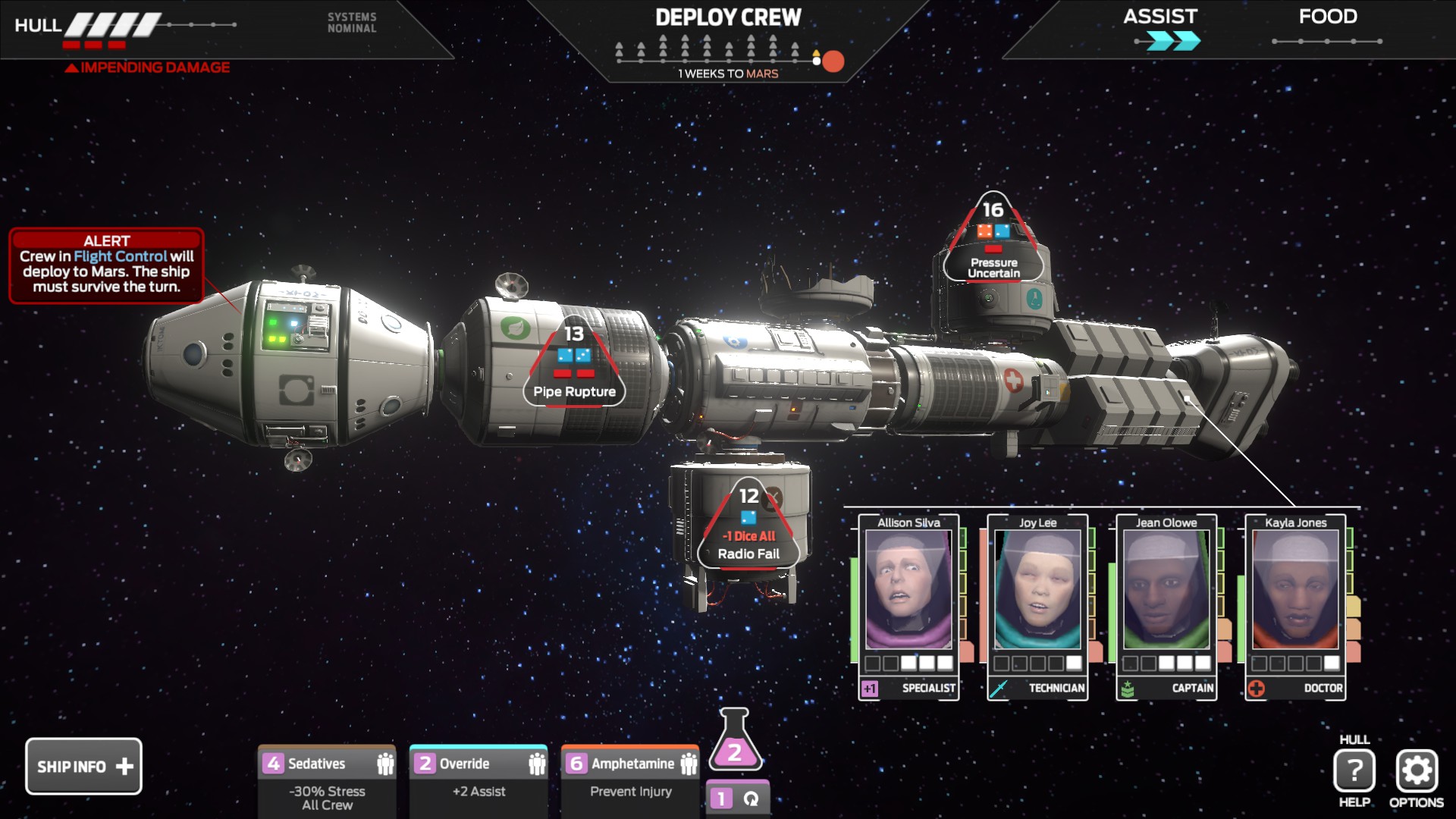Open the Options menu
The height and width of the screenshot is (819, 1456).
pos(1416,770)
